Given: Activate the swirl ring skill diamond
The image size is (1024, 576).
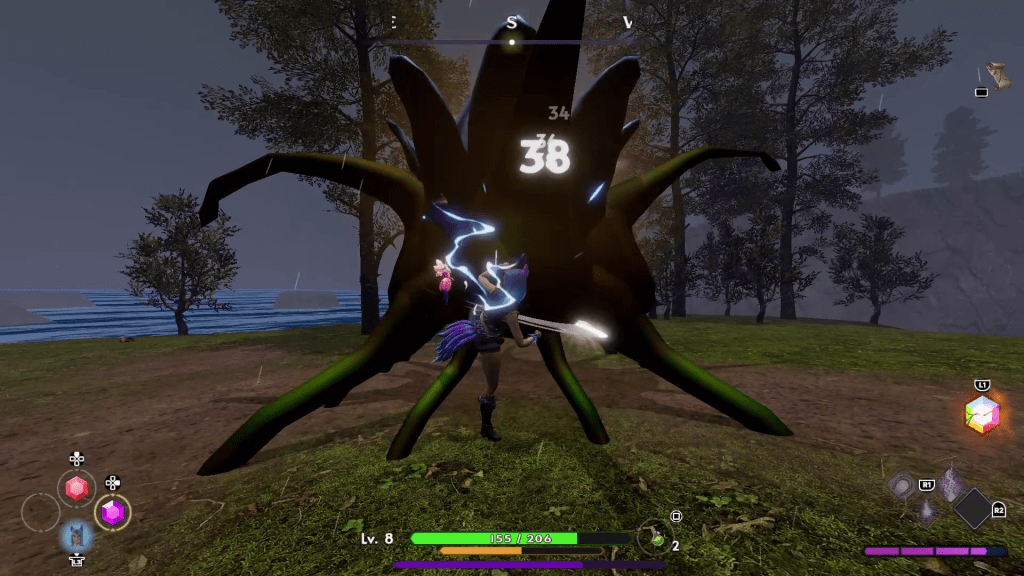Looking at the screenshot, I should click(903, 485).
